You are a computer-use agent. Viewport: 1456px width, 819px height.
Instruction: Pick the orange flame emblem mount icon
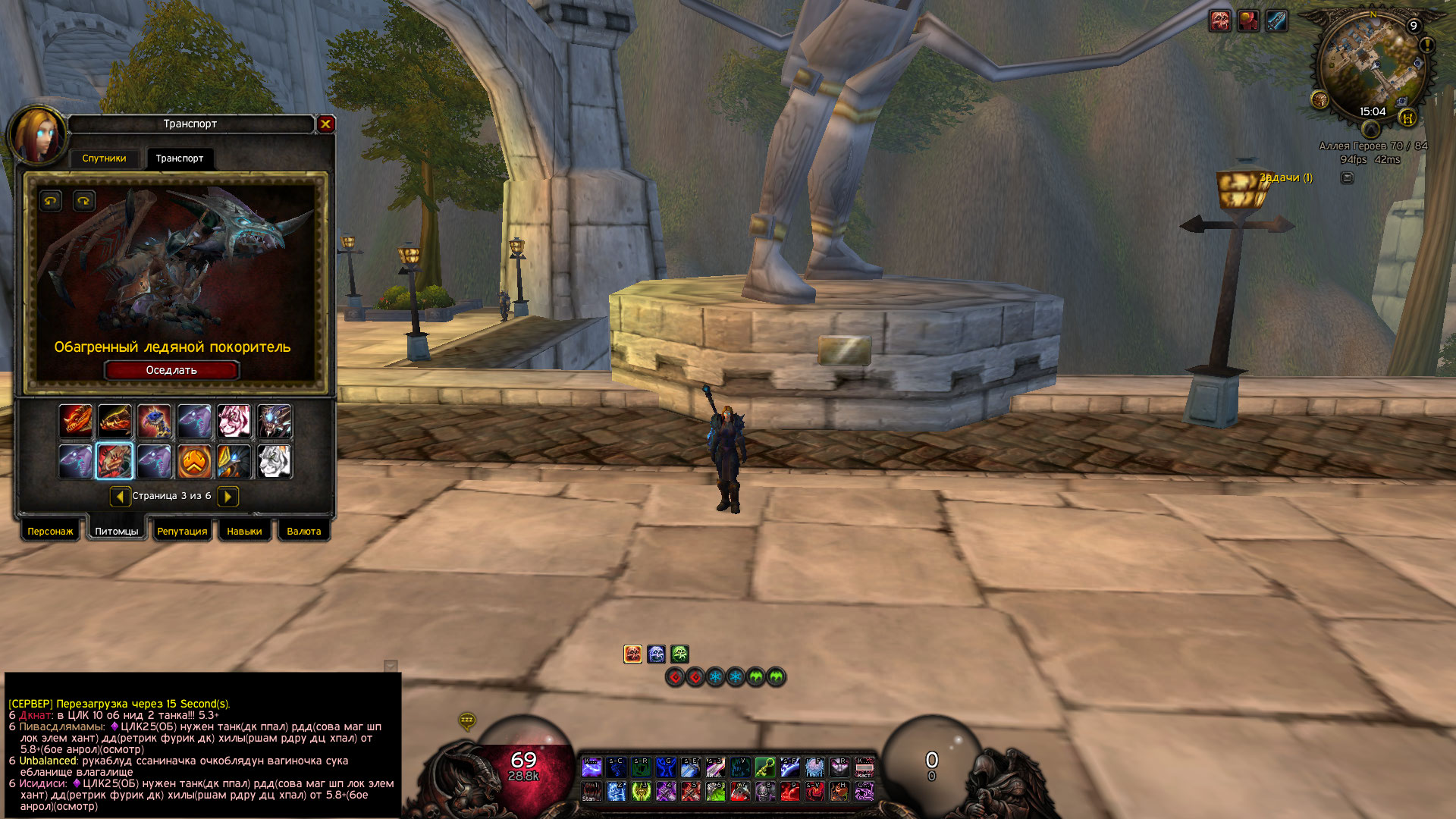(194, 461)
